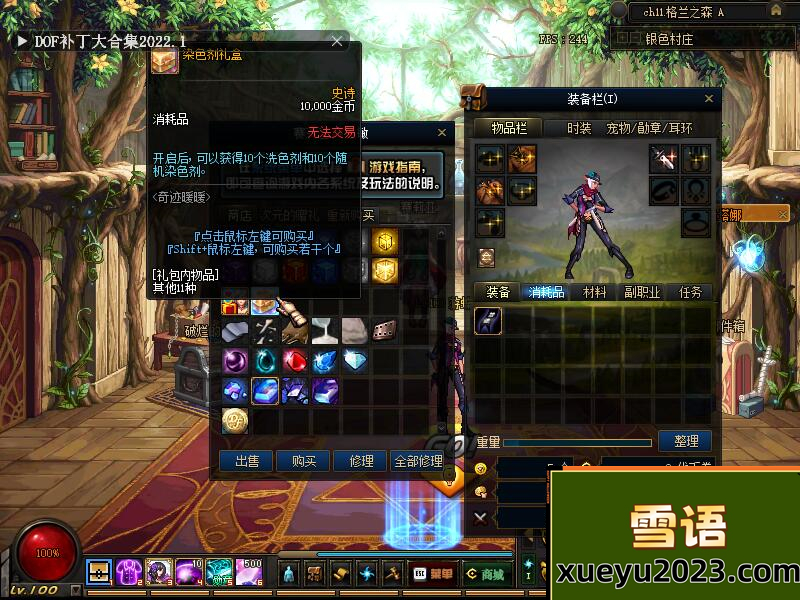Viewport: 800px width, 600px height.
Task: Switch to the 时装 (Fashion) tab
Action: tap(579, 128)
